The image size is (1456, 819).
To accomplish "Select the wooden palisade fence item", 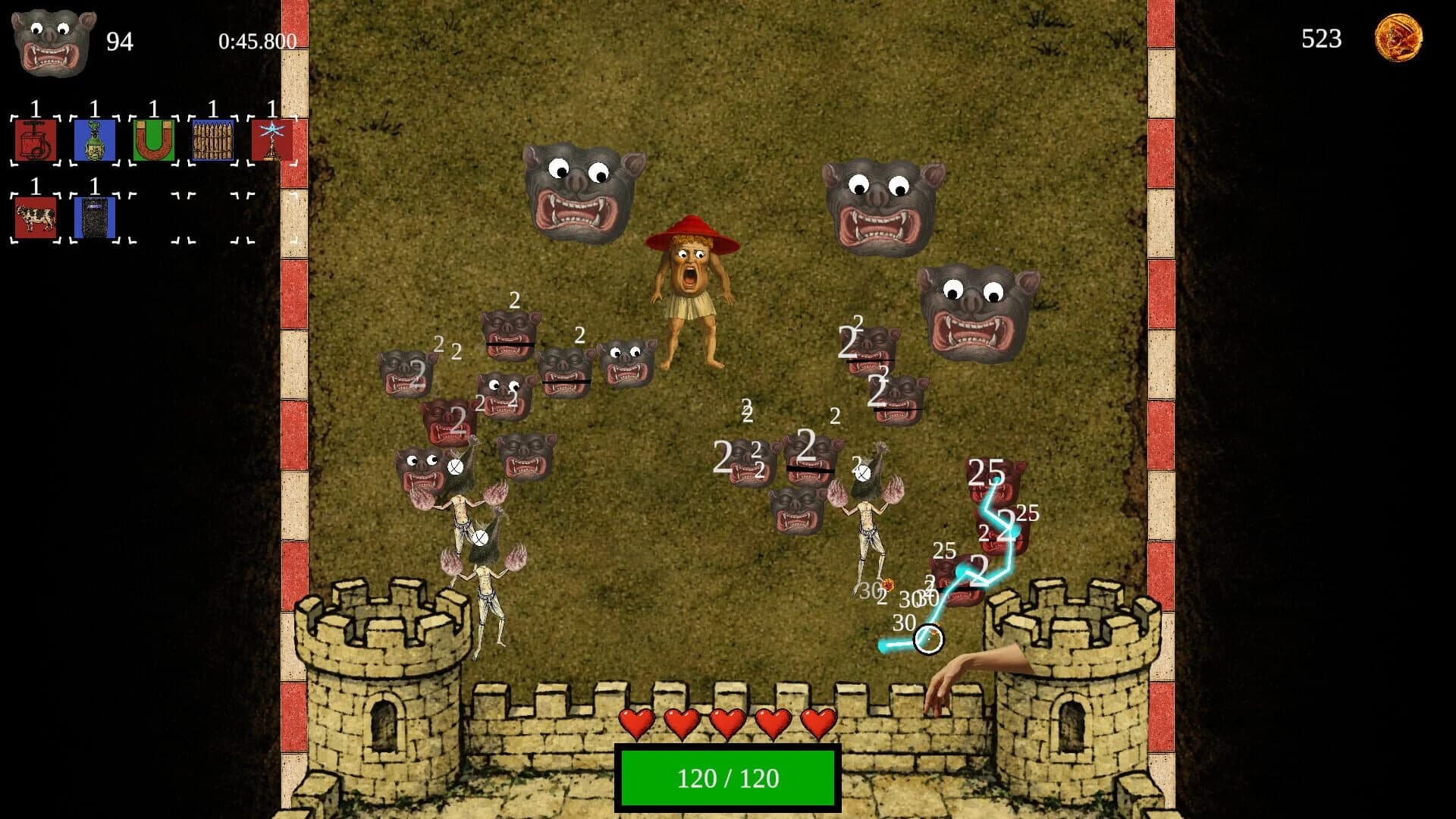I will [x=212, y=140].
